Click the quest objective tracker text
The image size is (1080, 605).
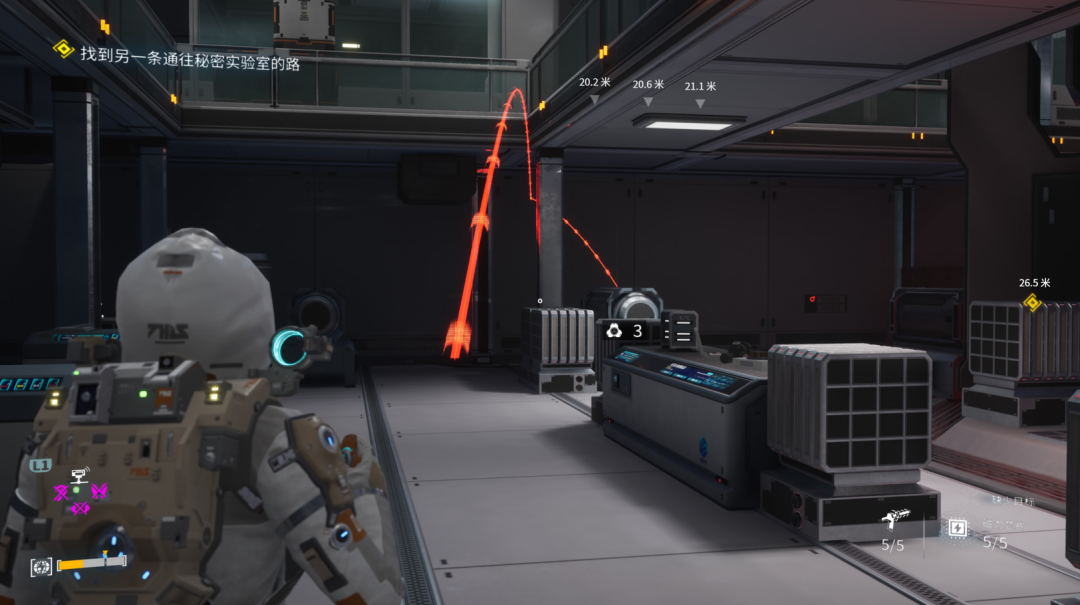pos(190,57)
